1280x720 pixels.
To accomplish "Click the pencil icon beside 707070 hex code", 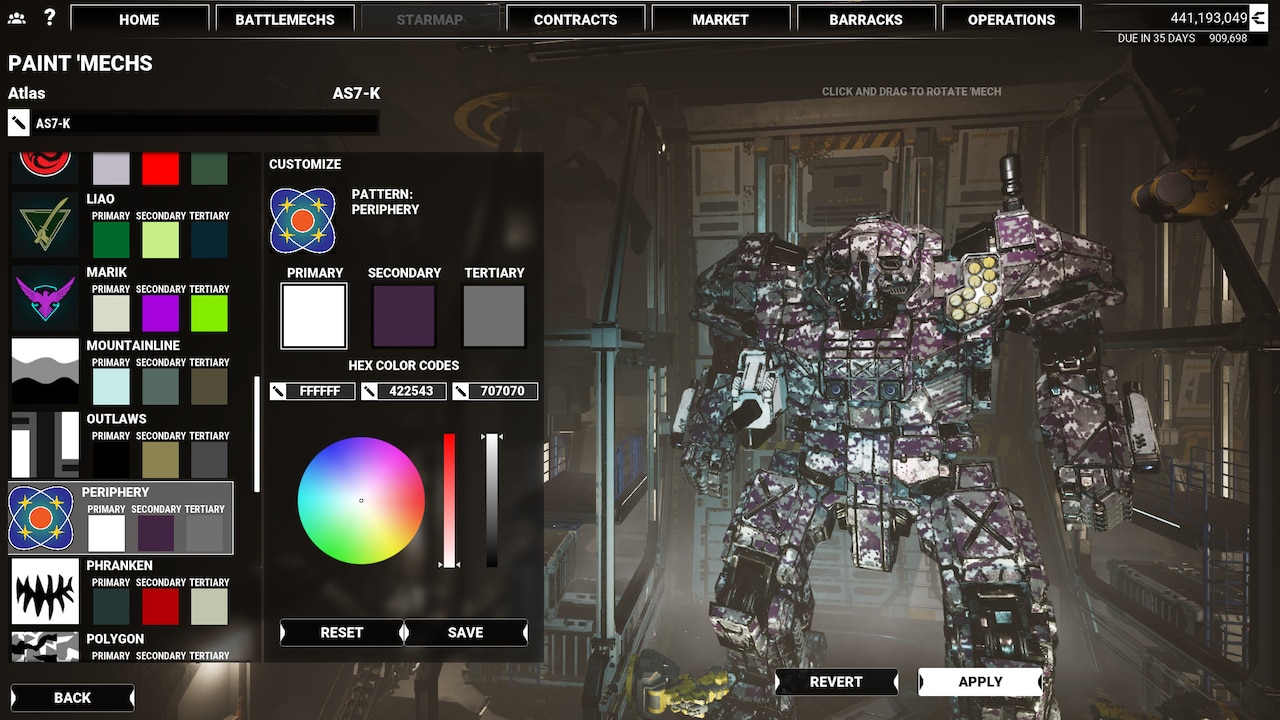I will tap(461, 391).
